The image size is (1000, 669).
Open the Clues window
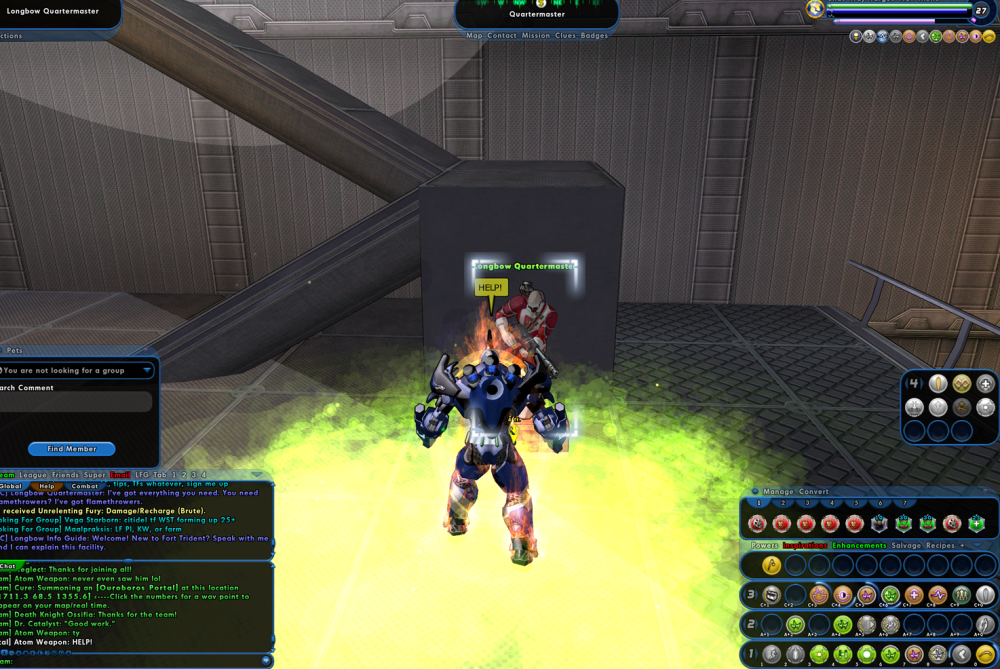[566, 36]
